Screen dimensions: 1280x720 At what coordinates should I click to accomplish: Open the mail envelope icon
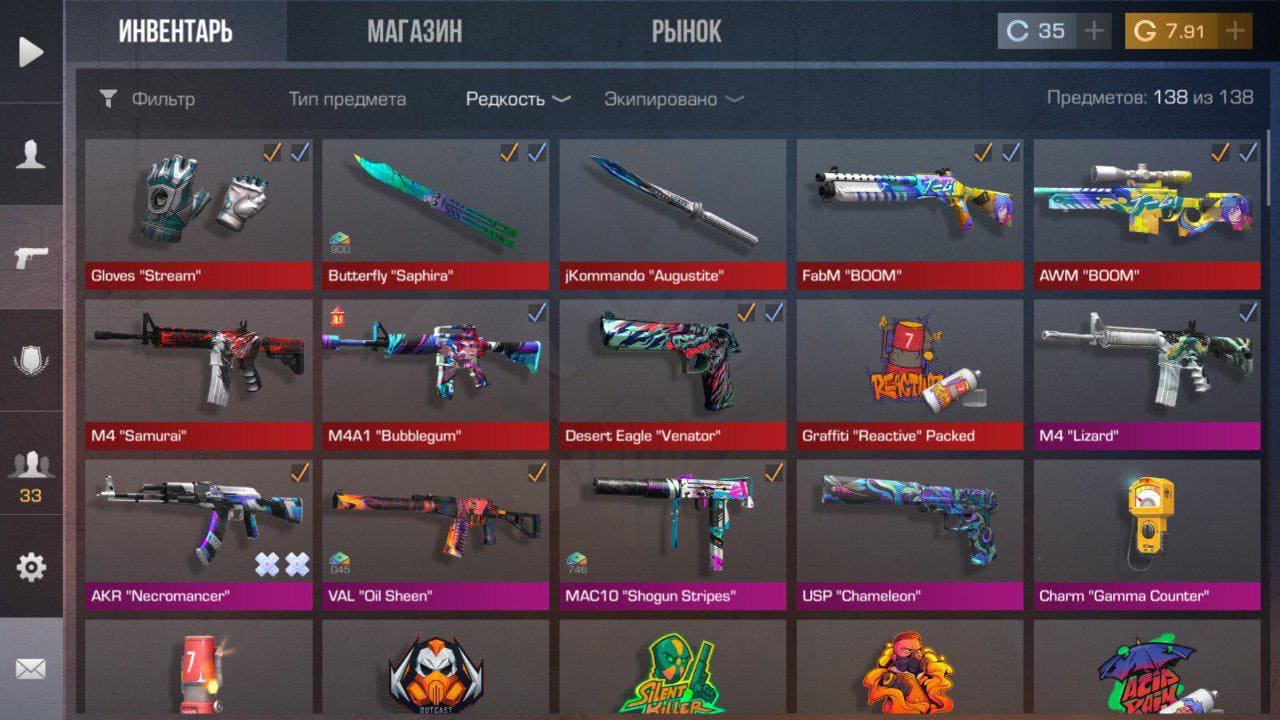point(31,669)
